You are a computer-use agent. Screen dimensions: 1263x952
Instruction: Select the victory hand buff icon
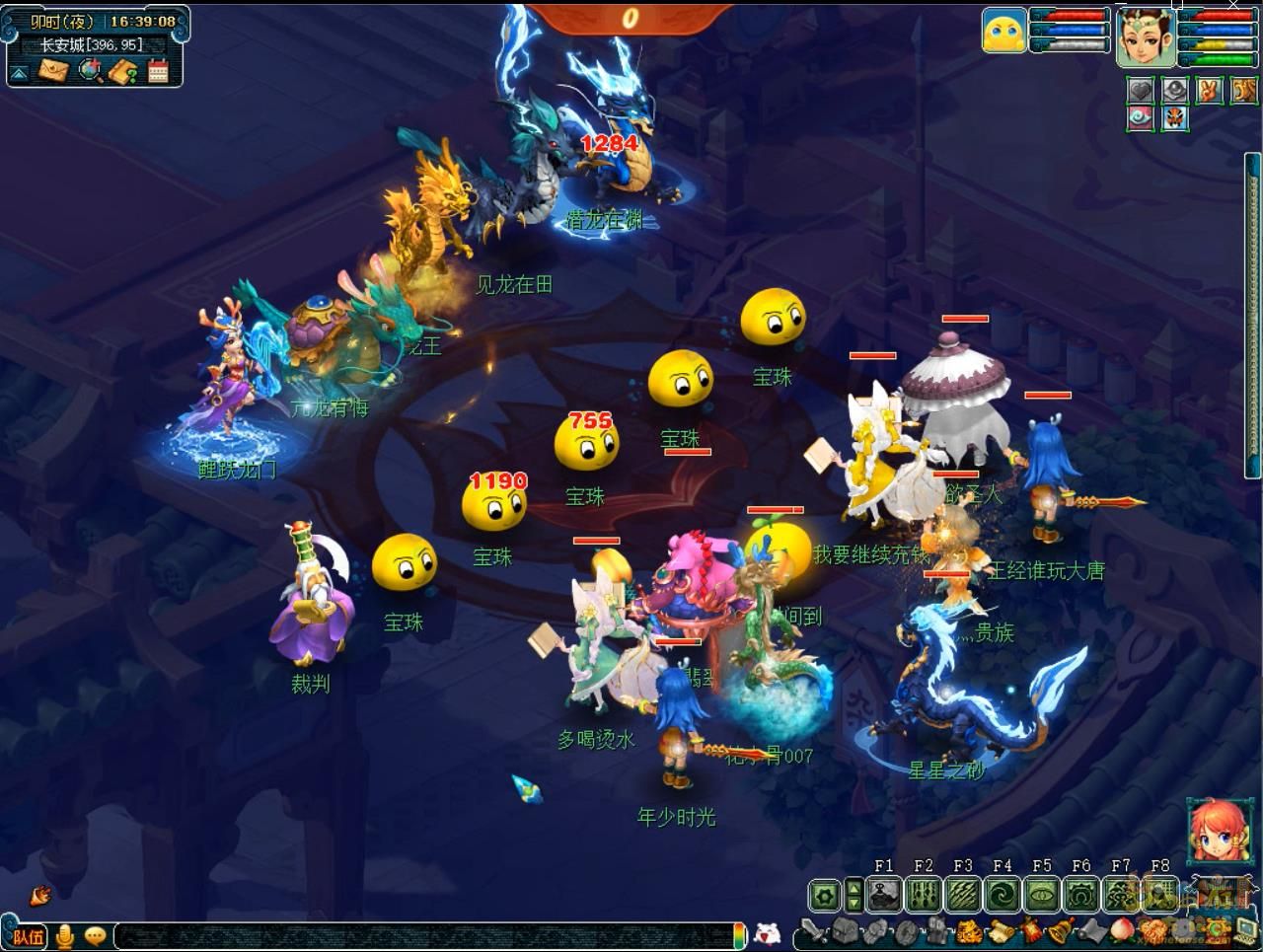(1209, 91)
